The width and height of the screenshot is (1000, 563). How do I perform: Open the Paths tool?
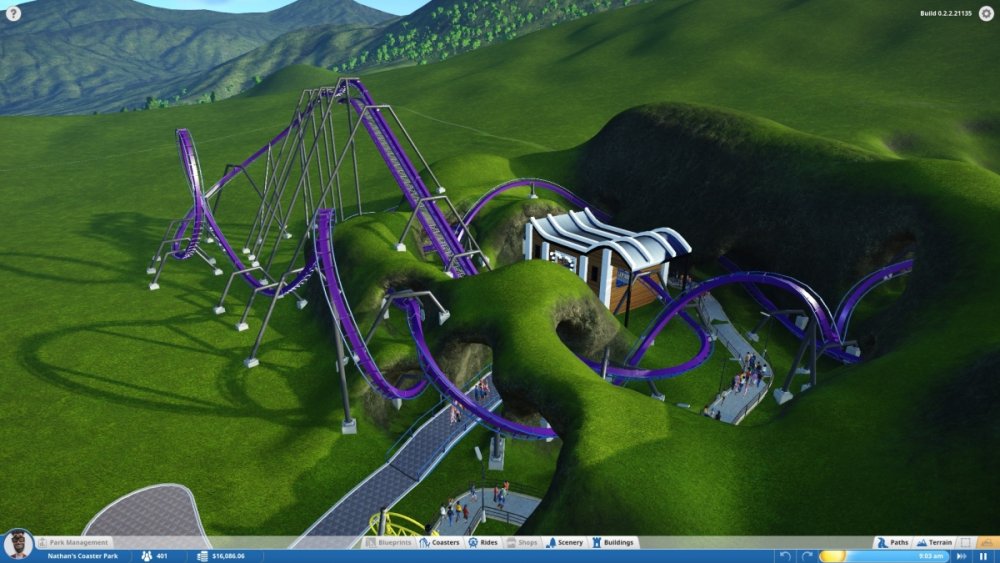coord(893,543)
